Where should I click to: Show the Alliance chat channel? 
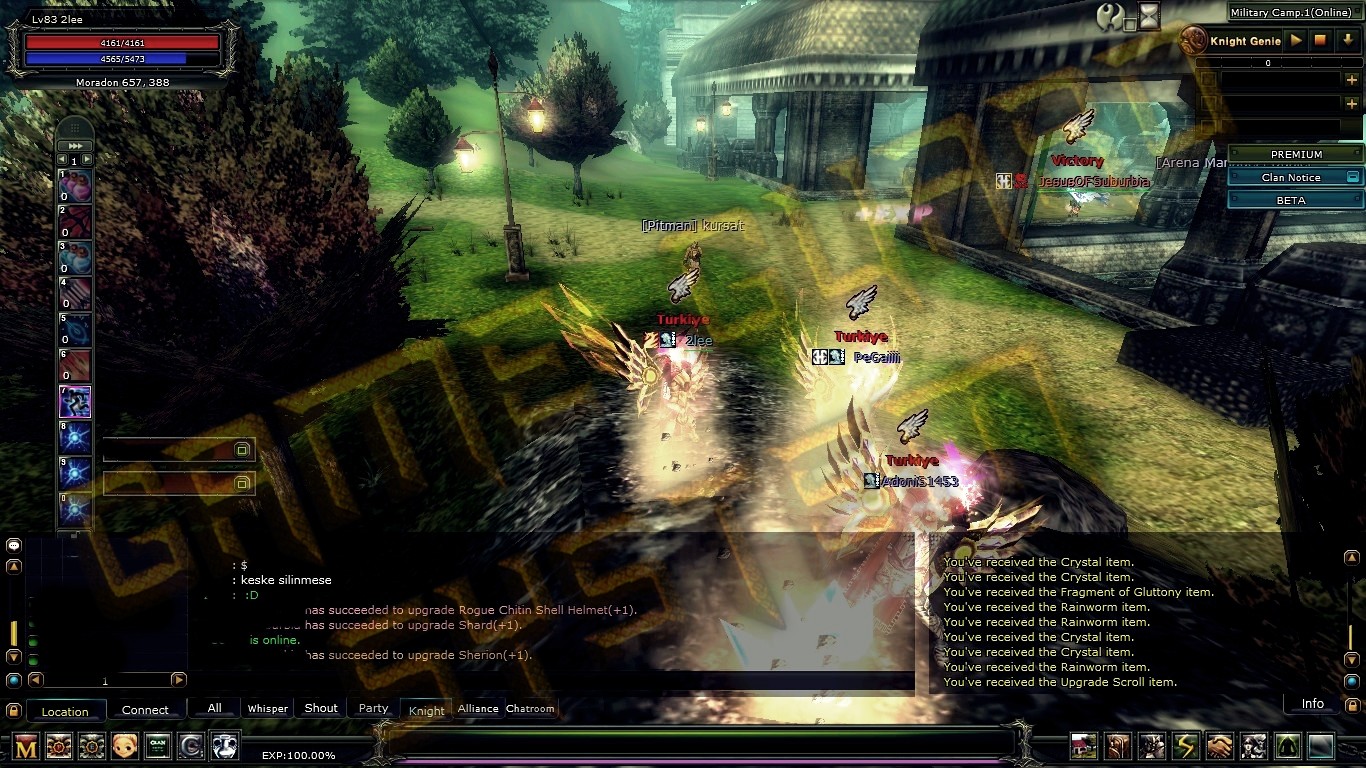(478, 709)
